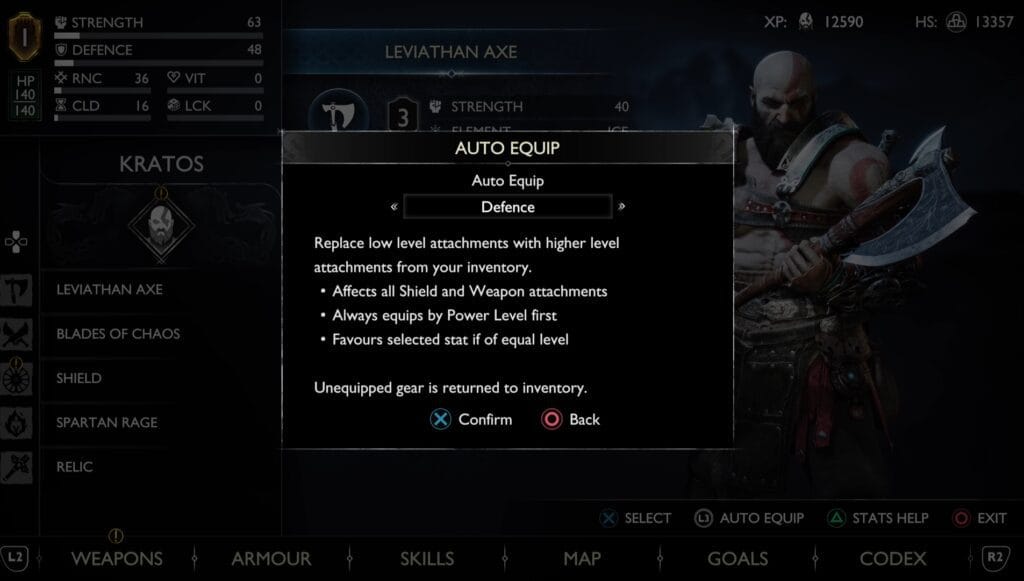Cycle Auto Equip stat to the next option
The height and width of the screenshot is (581, 1024).
point(622,207)
